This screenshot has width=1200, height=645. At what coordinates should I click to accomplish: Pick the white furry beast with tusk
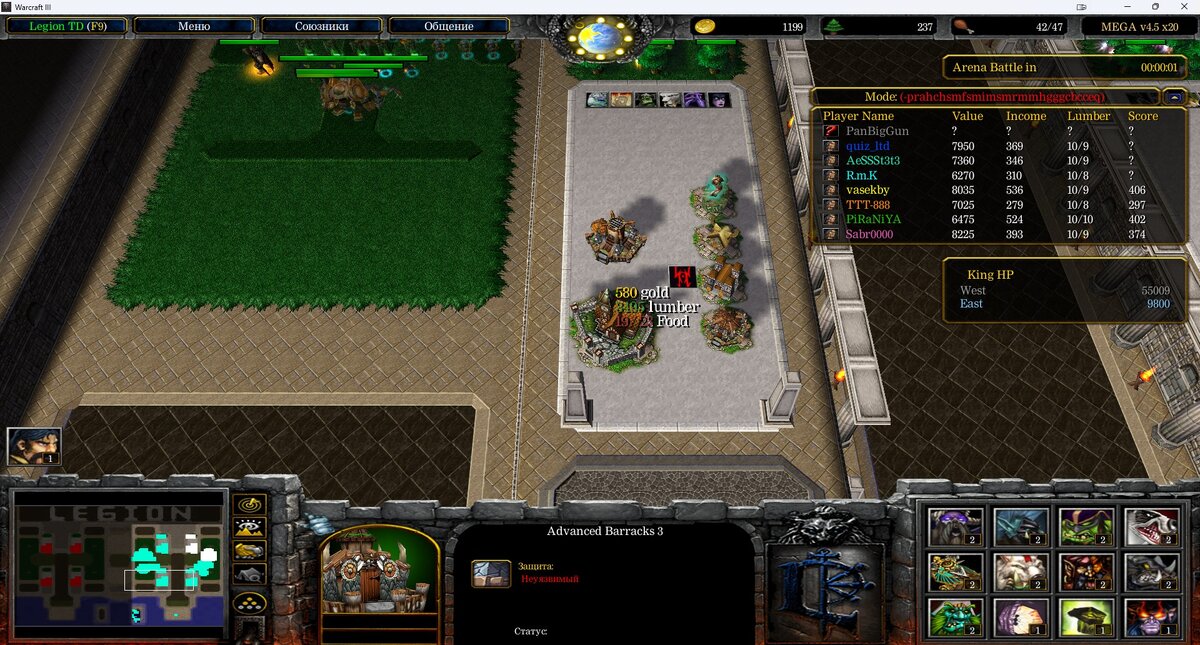point(1020,572)
